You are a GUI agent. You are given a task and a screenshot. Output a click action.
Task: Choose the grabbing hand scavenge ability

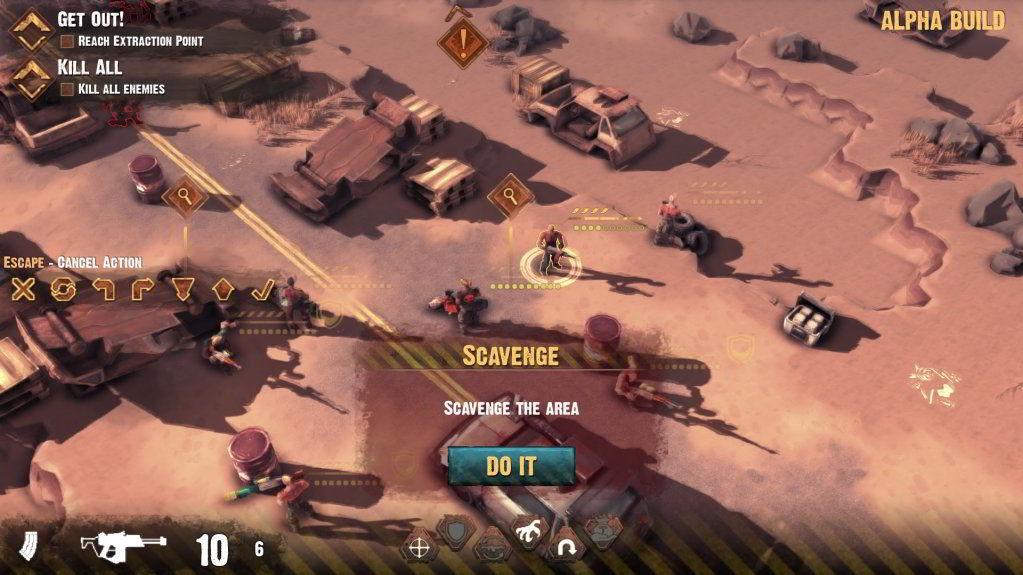[x=526, y=533]
